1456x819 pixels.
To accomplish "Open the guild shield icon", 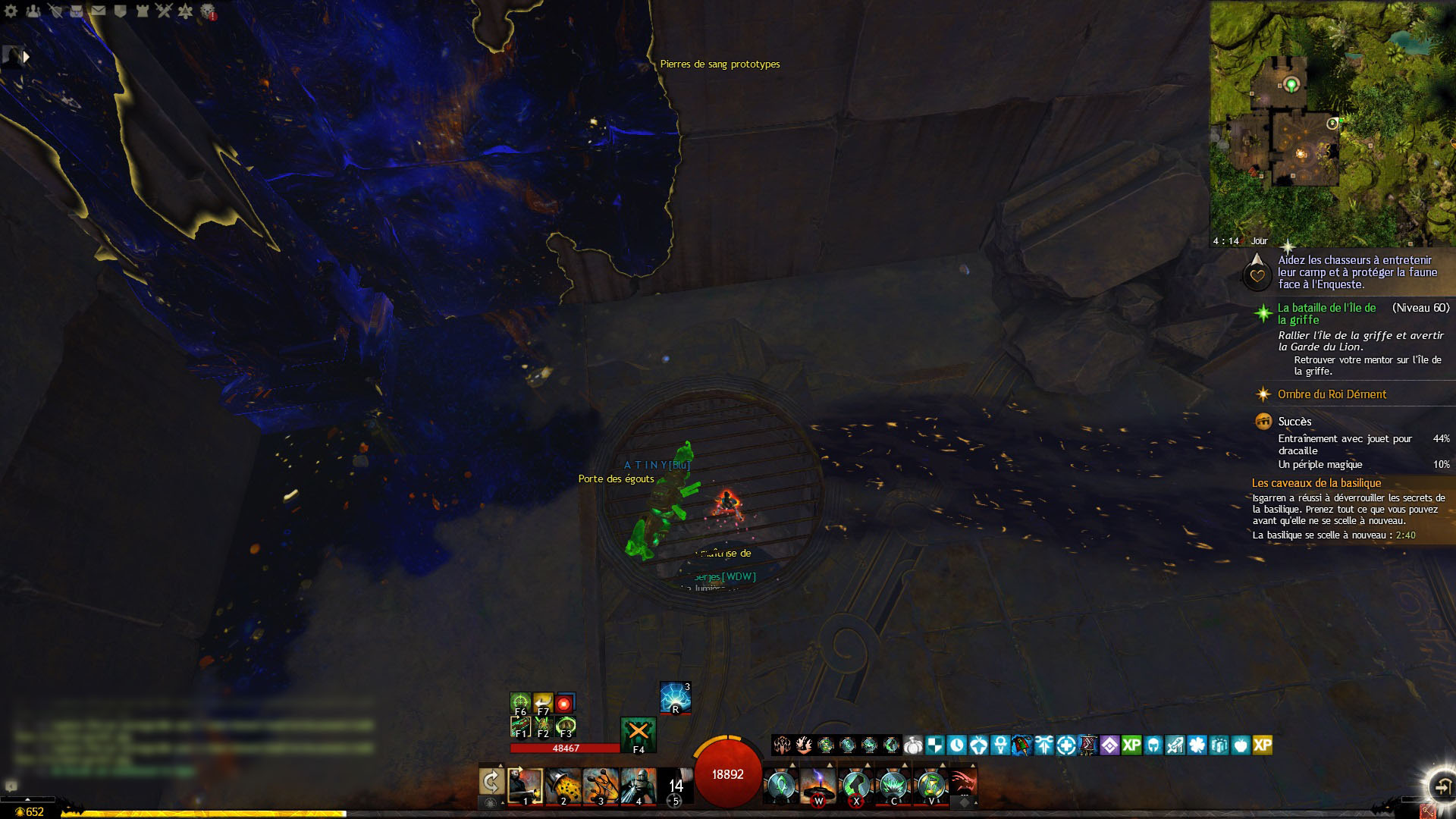I will click(120, 11).
